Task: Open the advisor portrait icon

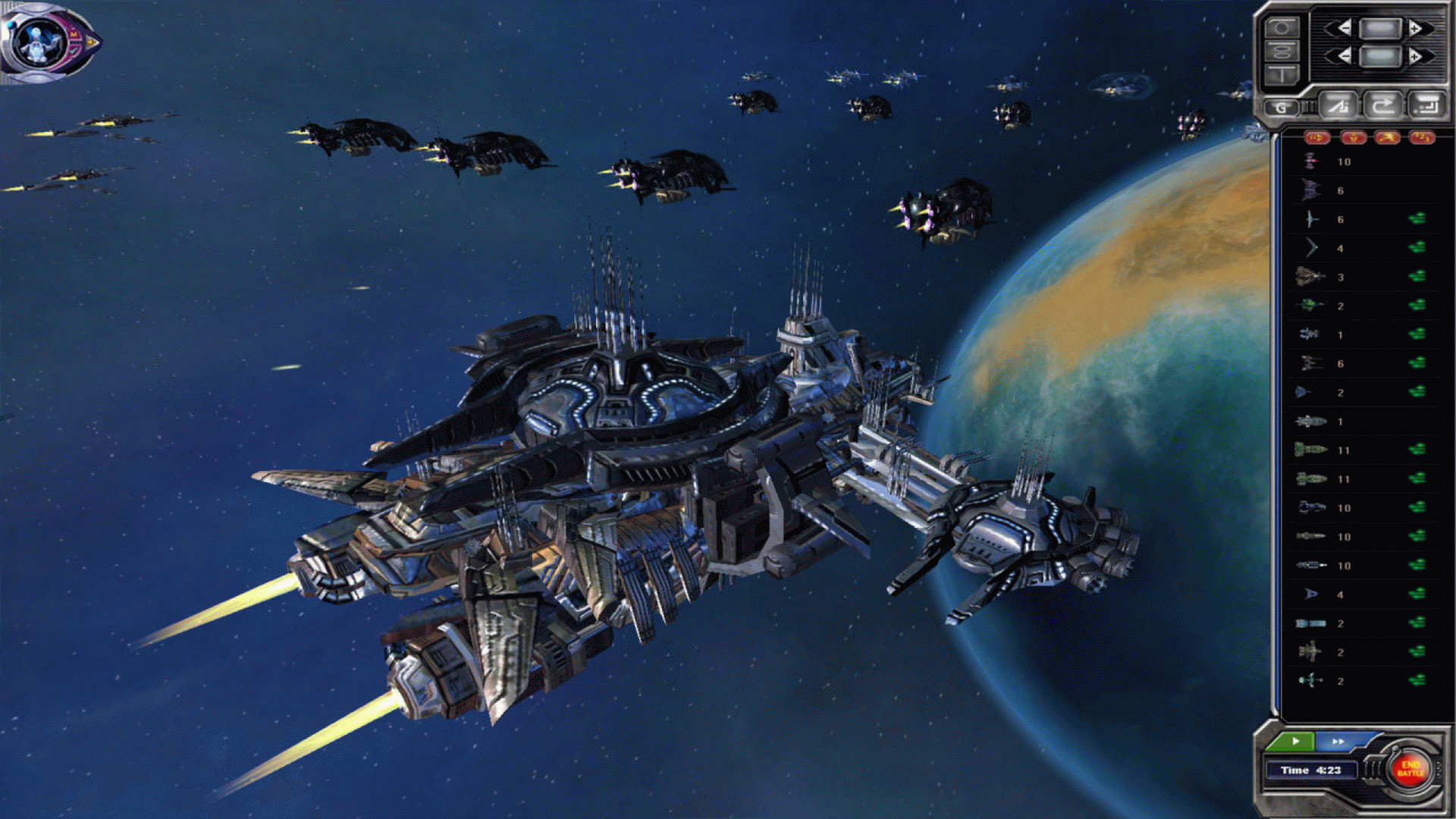Action: pos(42,40)
